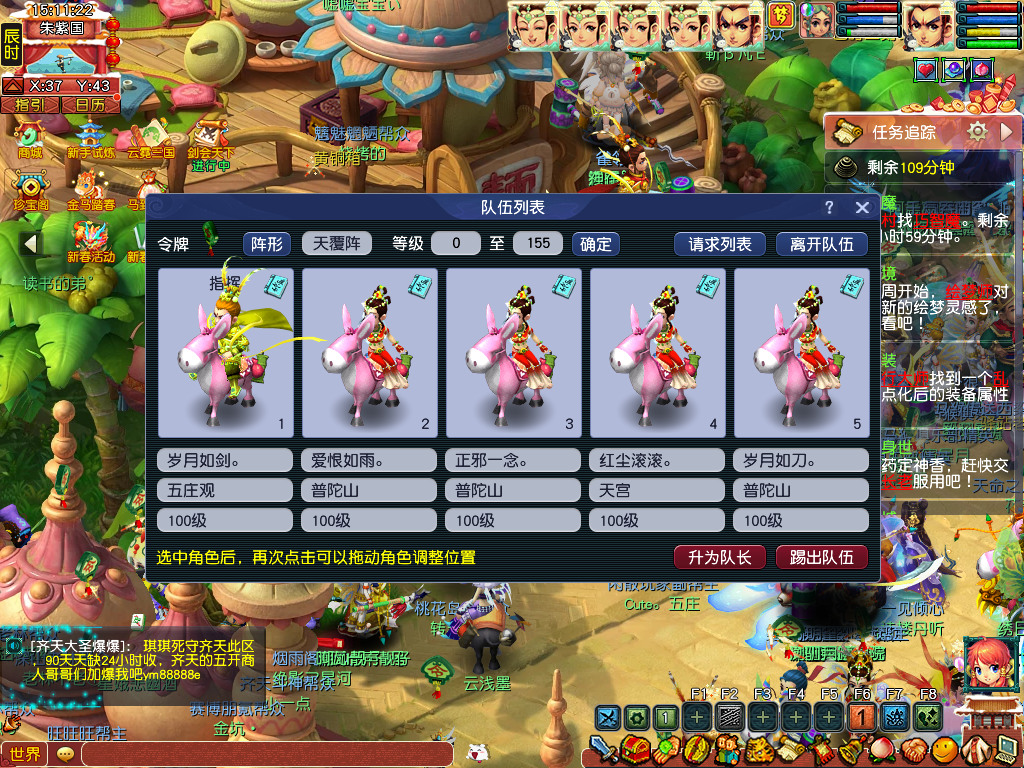
Task: Leave the team with 离开队伍
Action: click(x=822, y=243)
